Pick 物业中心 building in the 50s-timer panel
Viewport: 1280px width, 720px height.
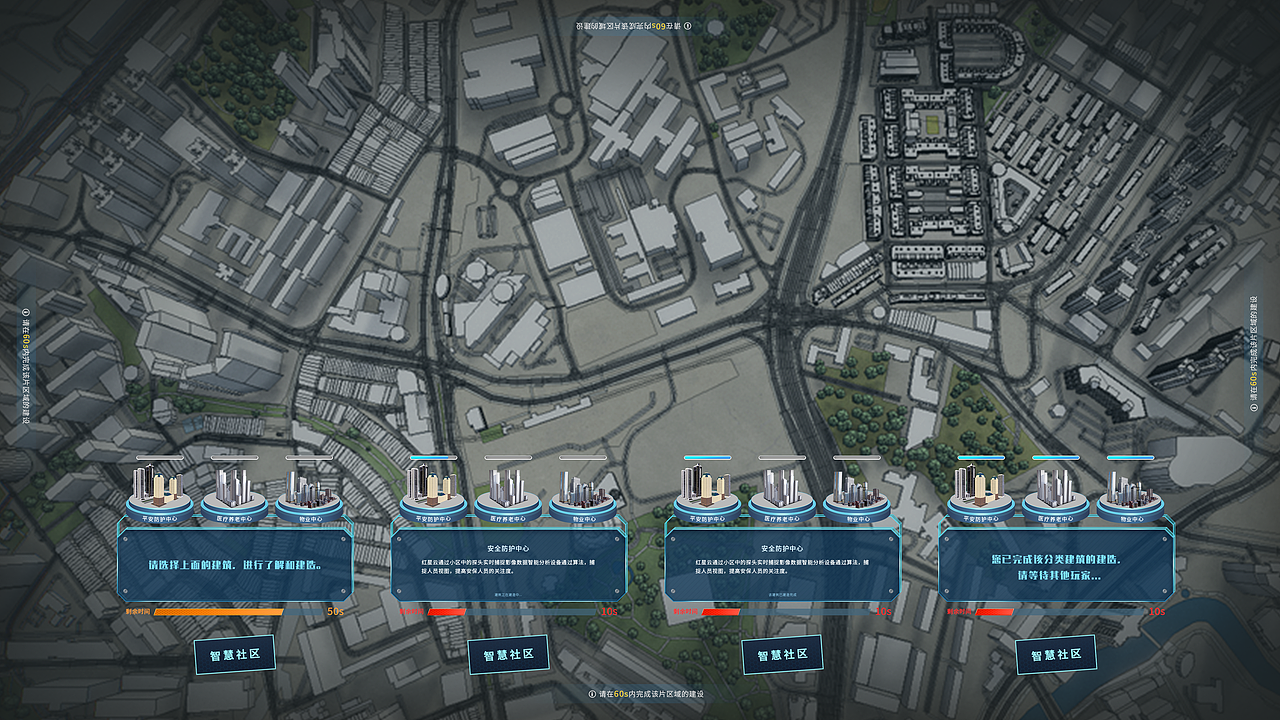[x=309, y=492]
